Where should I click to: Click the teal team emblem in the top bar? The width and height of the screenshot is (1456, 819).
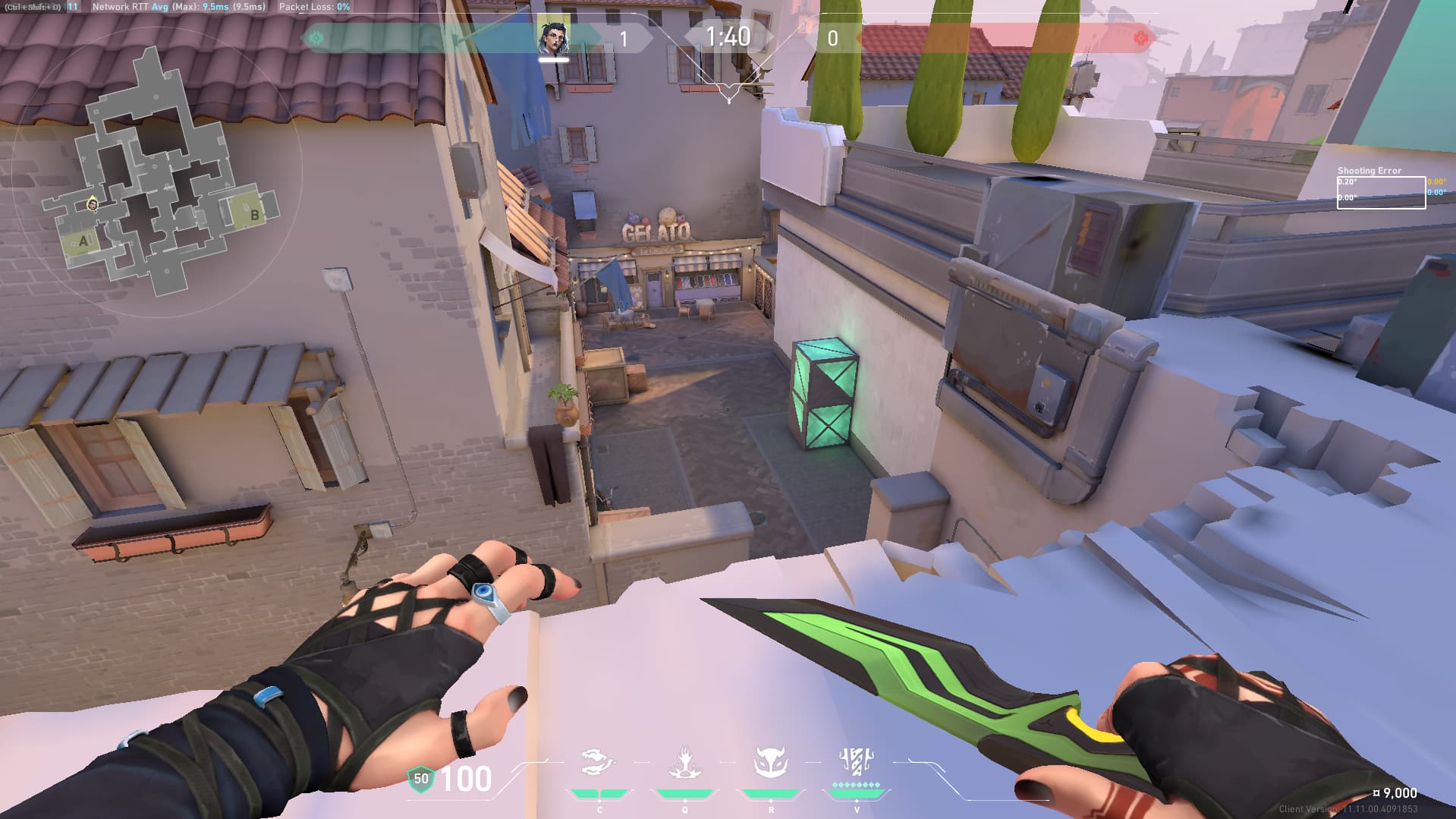point(316,37)
